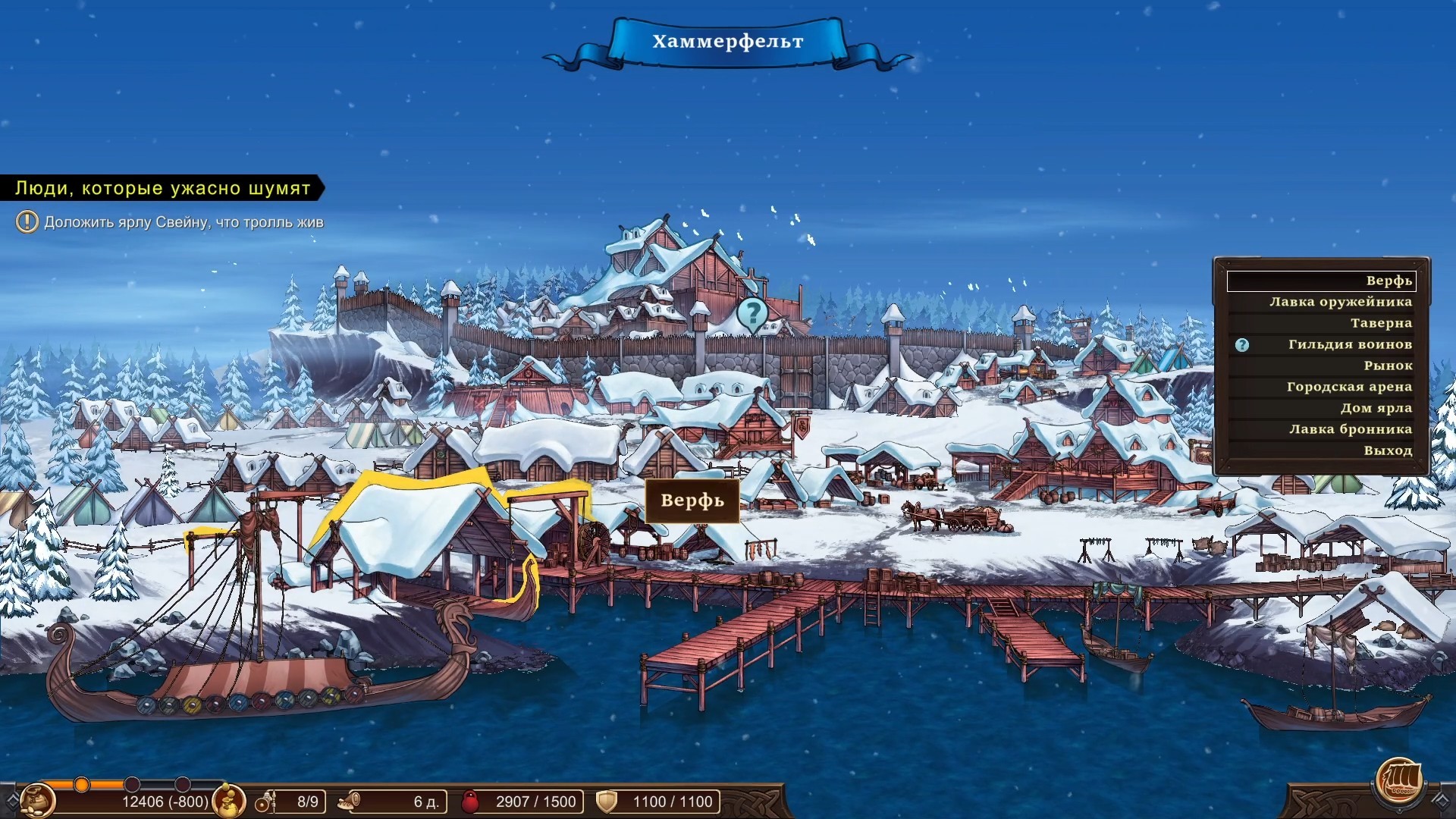Image resolution: width=1456 pixels, height=819 pixels.
Task: Click the red kettlebell weight icon
Action: (470, 802)
